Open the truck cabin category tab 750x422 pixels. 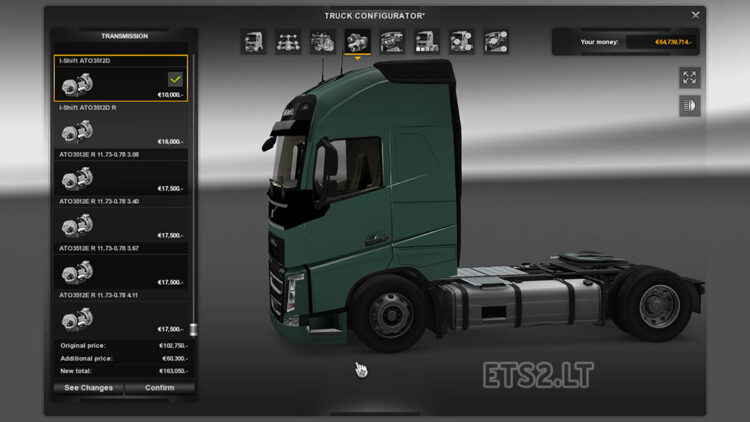(253, 42)
